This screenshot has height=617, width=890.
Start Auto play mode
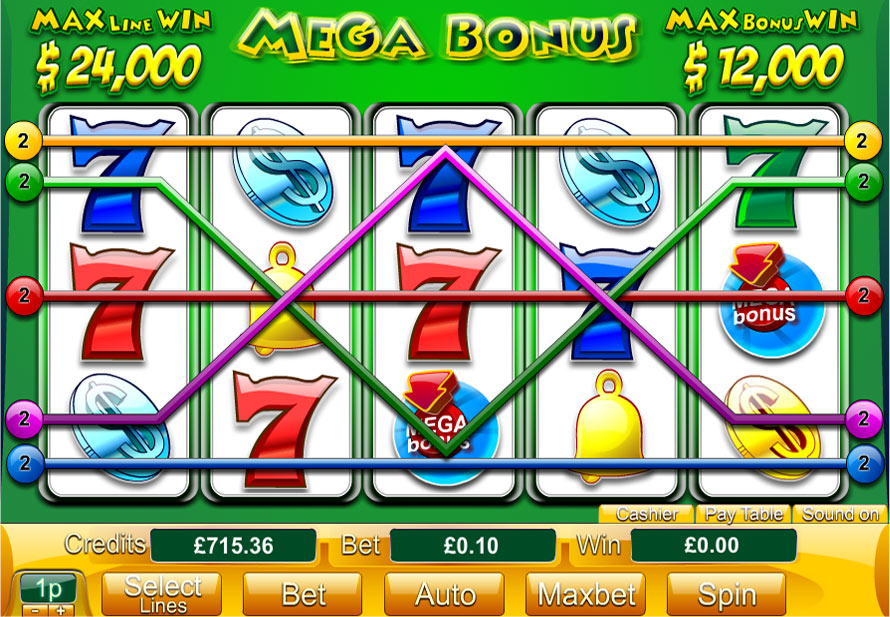point(444,595)
